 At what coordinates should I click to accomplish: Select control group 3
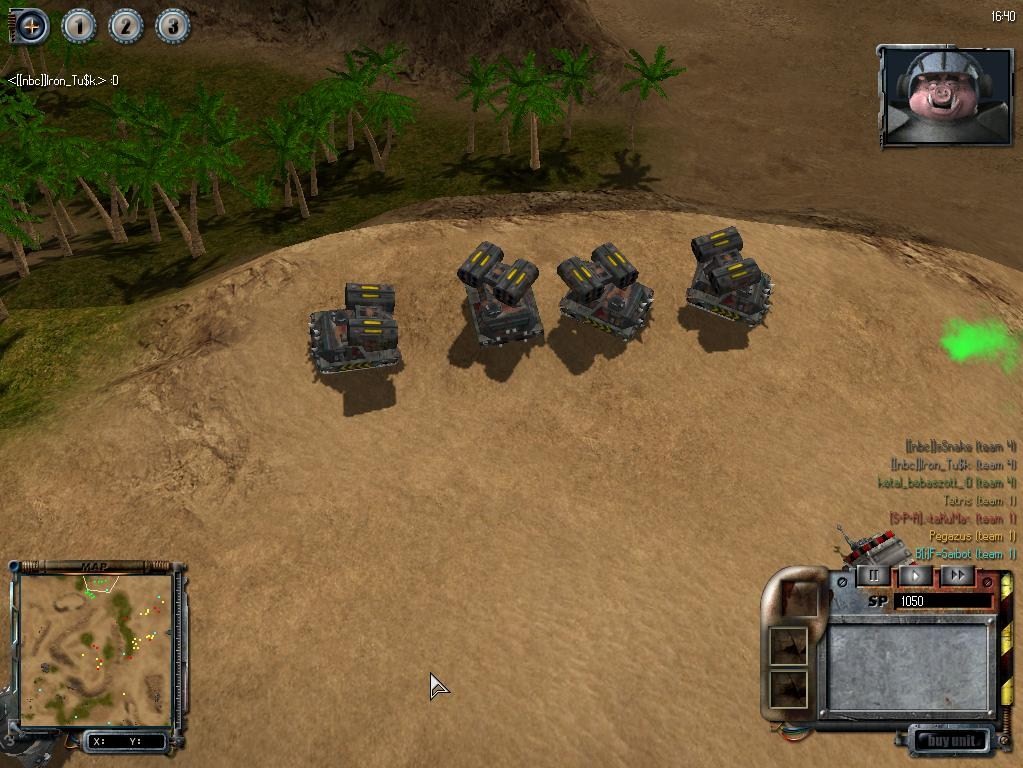tap(172, 26)
